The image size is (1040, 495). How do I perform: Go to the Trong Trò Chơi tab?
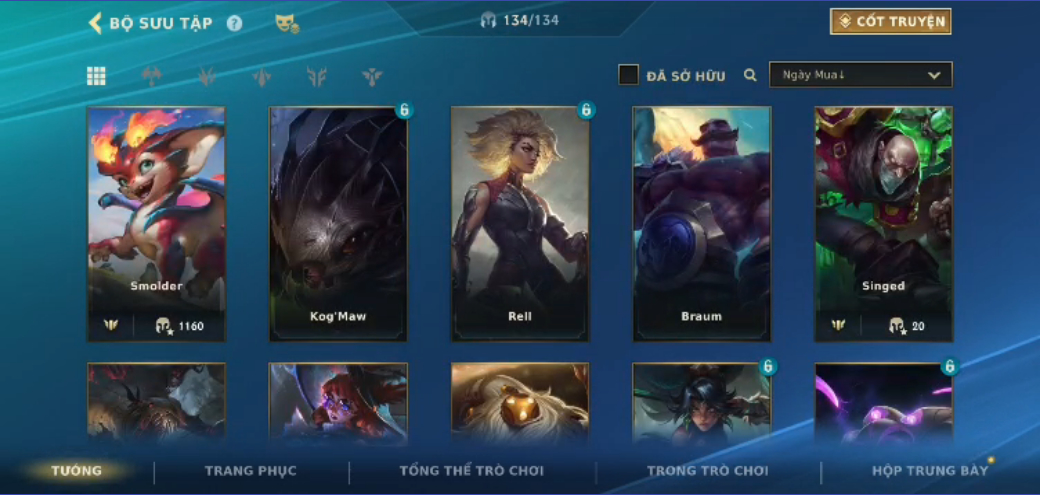click(707, 471)
